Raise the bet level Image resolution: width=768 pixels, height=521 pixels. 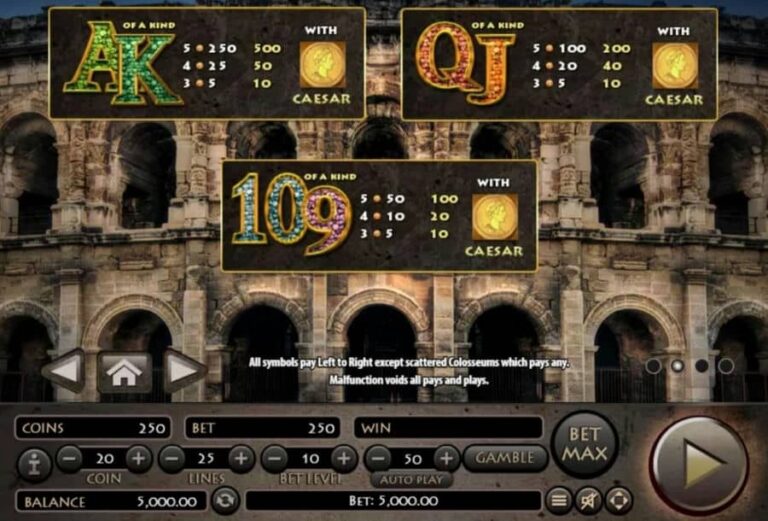point(344,459)
